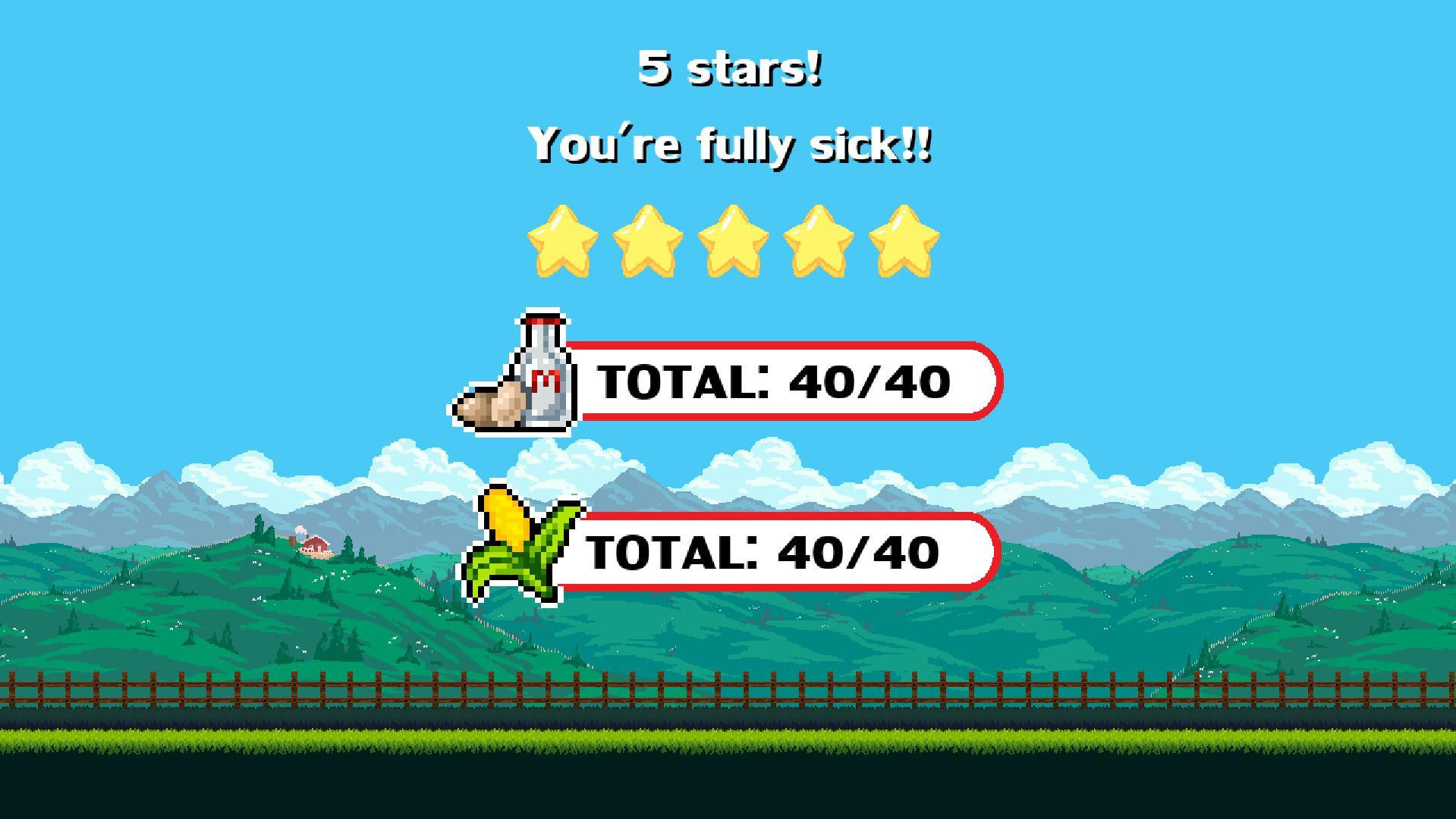Click the 'You're fully sick!!' message
This screenshot has width=1456, height=819.
[x=733, y=144]
